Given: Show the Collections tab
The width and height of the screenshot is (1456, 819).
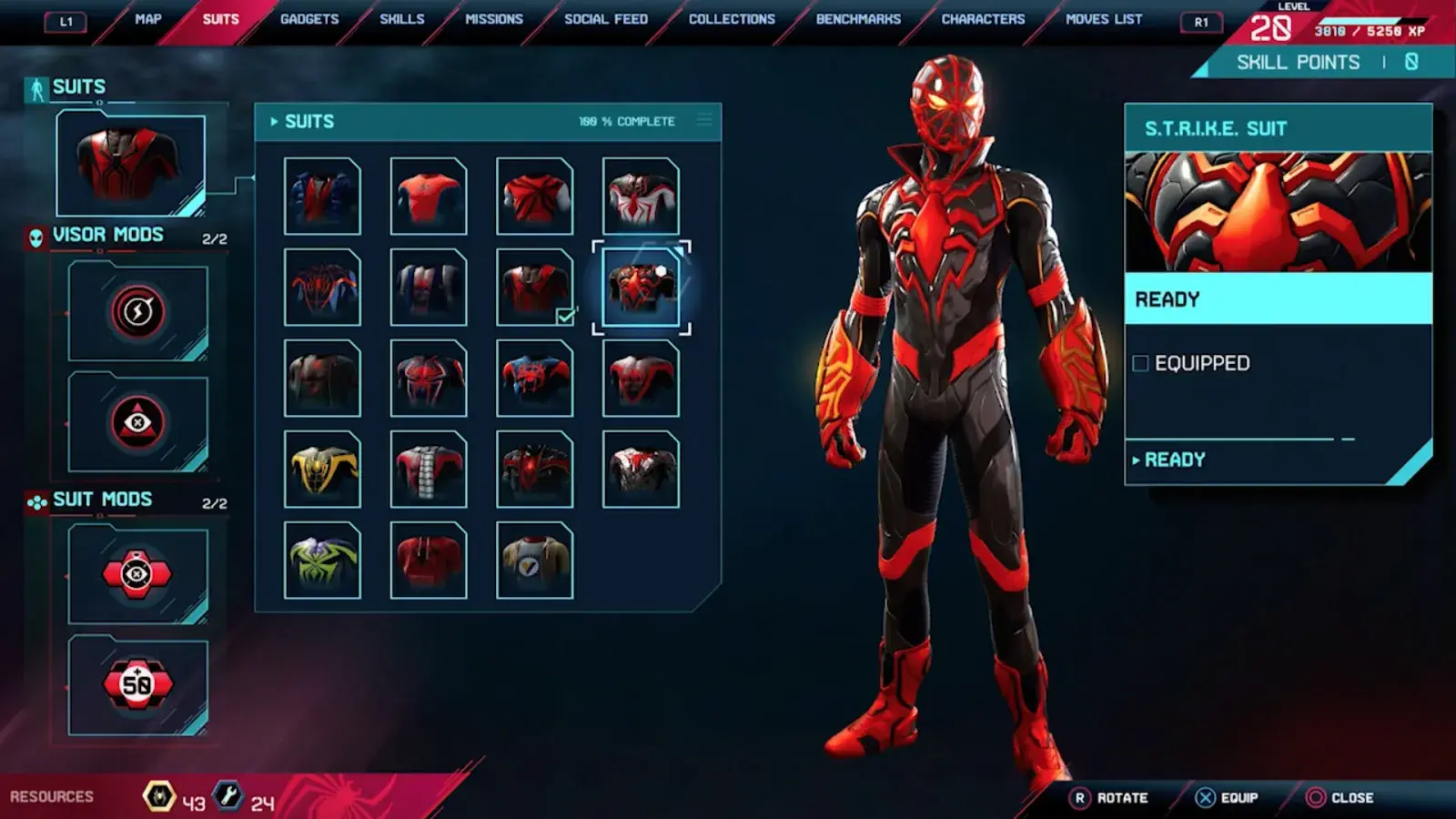Looking at the screenshot, I should point(732,19).
